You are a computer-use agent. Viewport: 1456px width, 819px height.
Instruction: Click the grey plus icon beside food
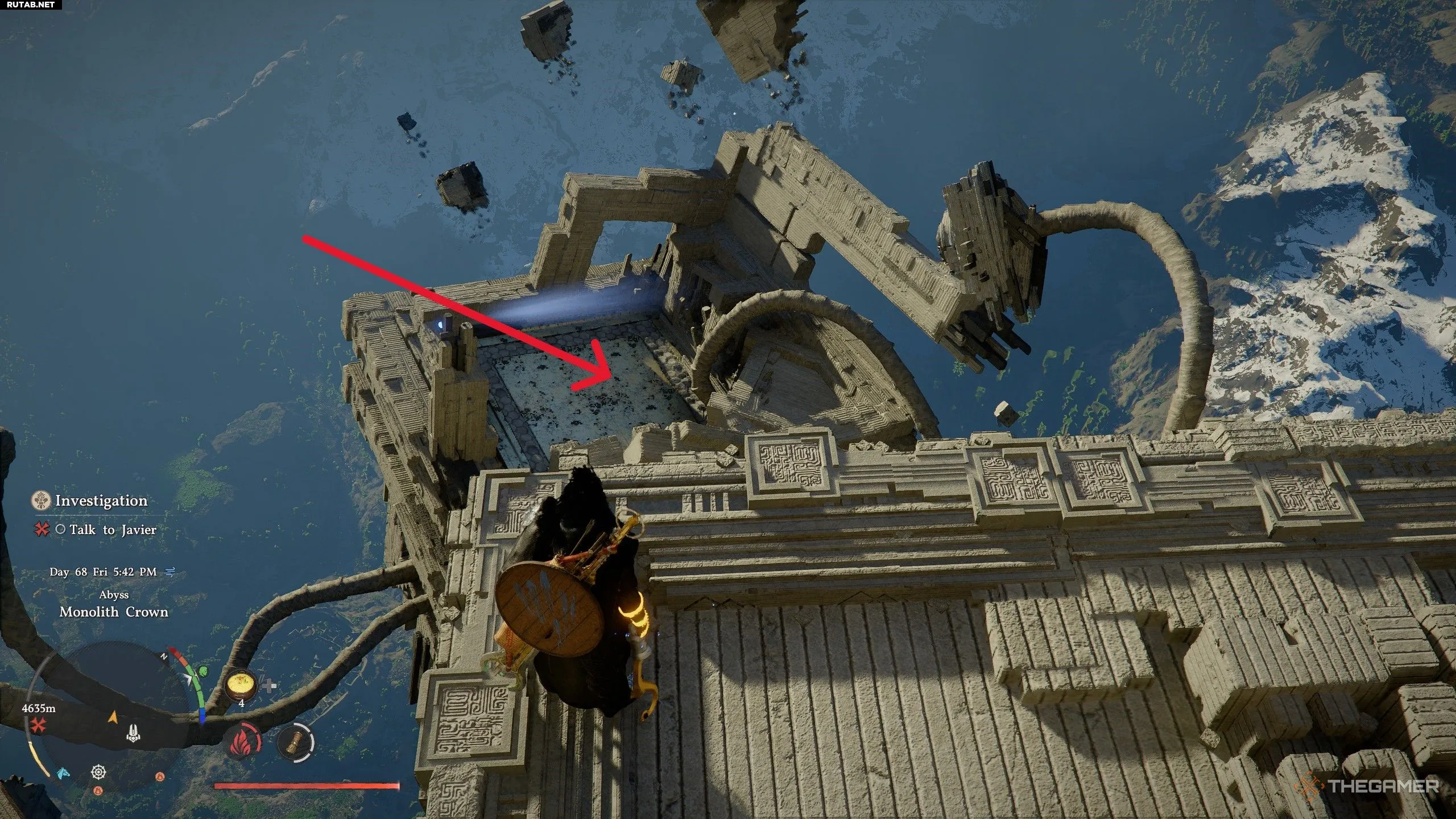click(270, 685)
